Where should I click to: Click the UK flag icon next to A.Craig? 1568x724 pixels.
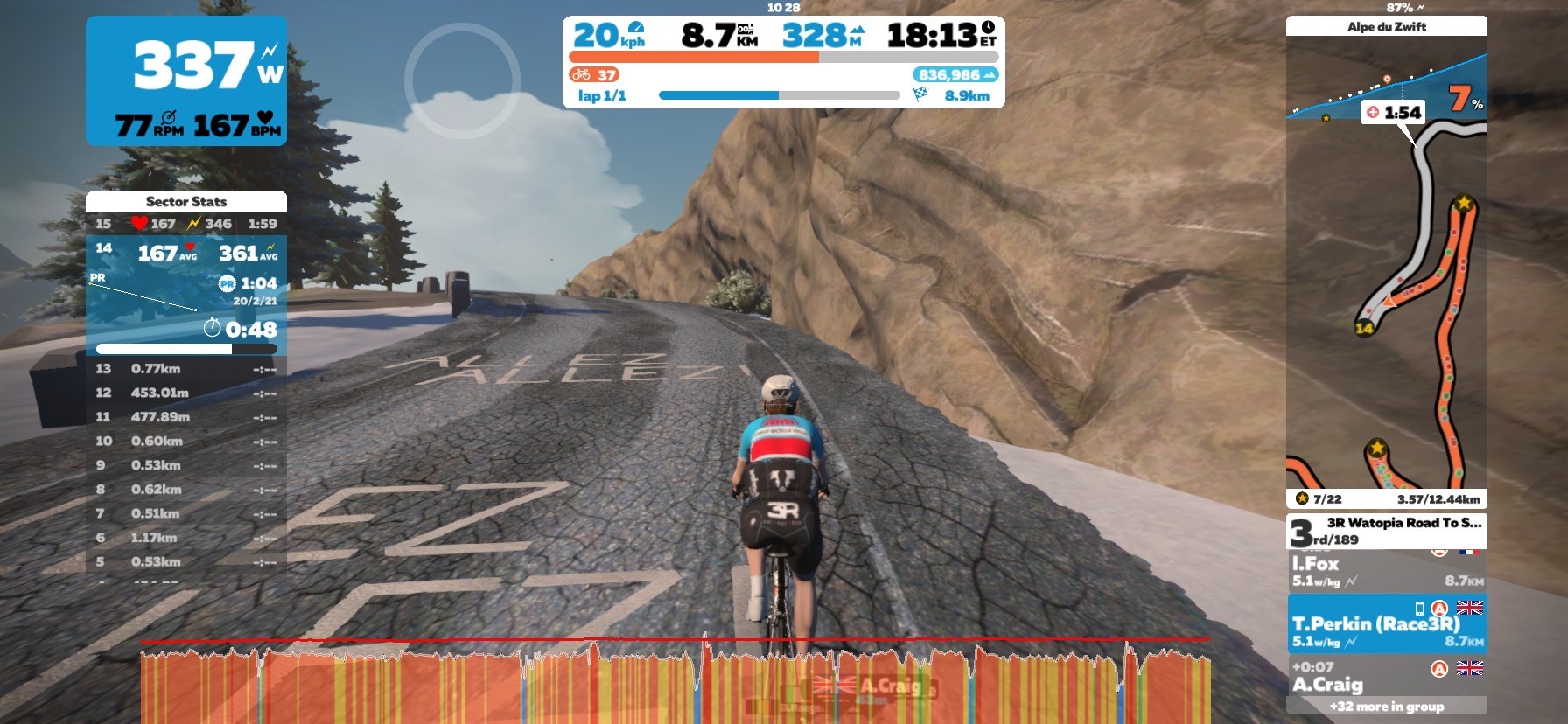tap(1469, 668)
